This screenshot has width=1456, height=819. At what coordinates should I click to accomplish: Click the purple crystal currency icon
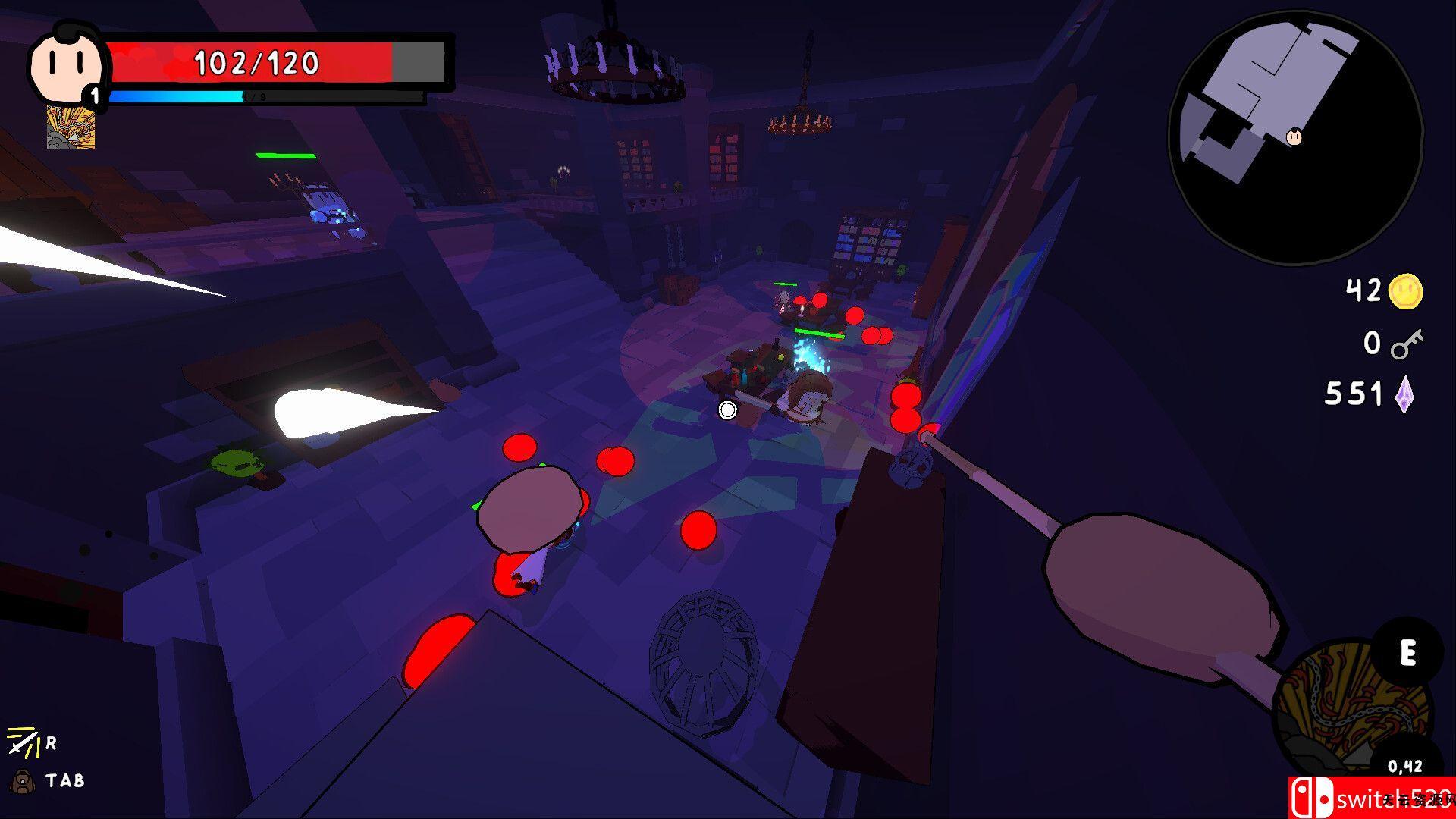(x=1404, y=394)
